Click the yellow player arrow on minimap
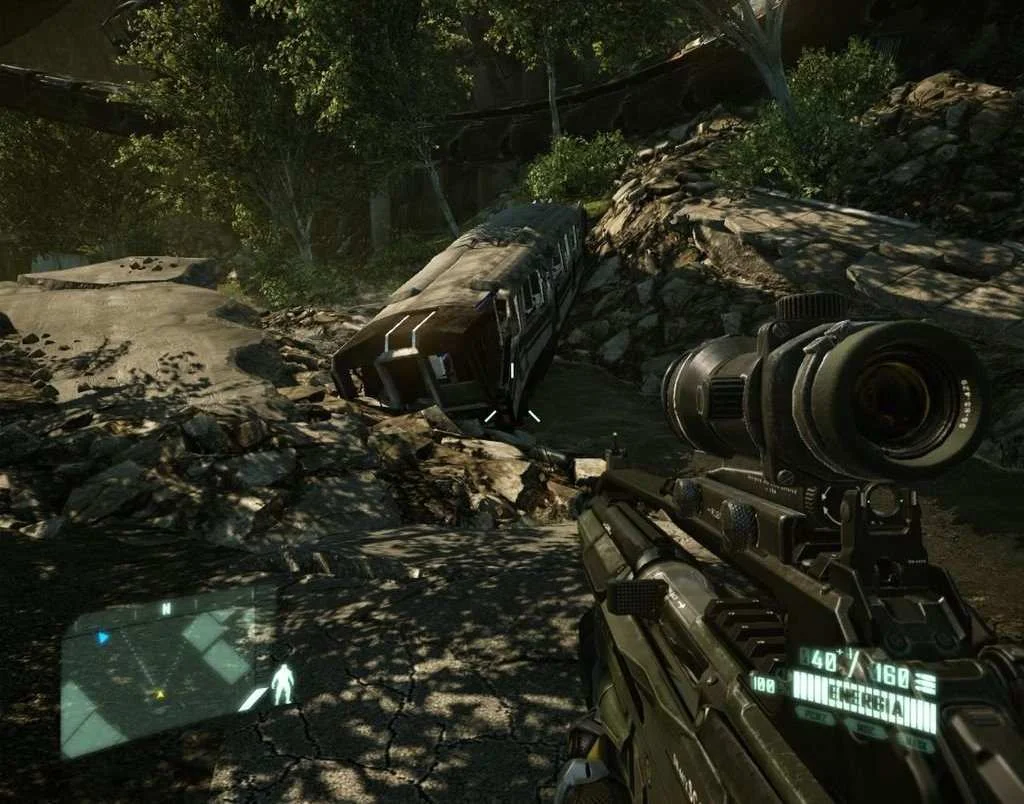The image size is (1024, 804). tap(158, 693)
